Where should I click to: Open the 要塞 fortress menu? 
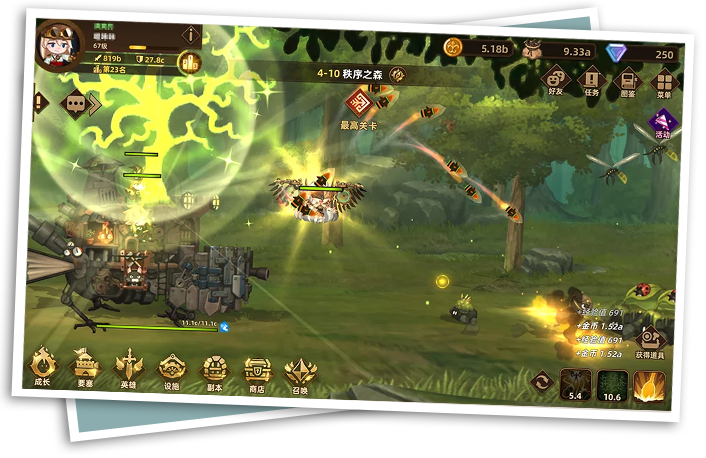click(x=86, y=368)
